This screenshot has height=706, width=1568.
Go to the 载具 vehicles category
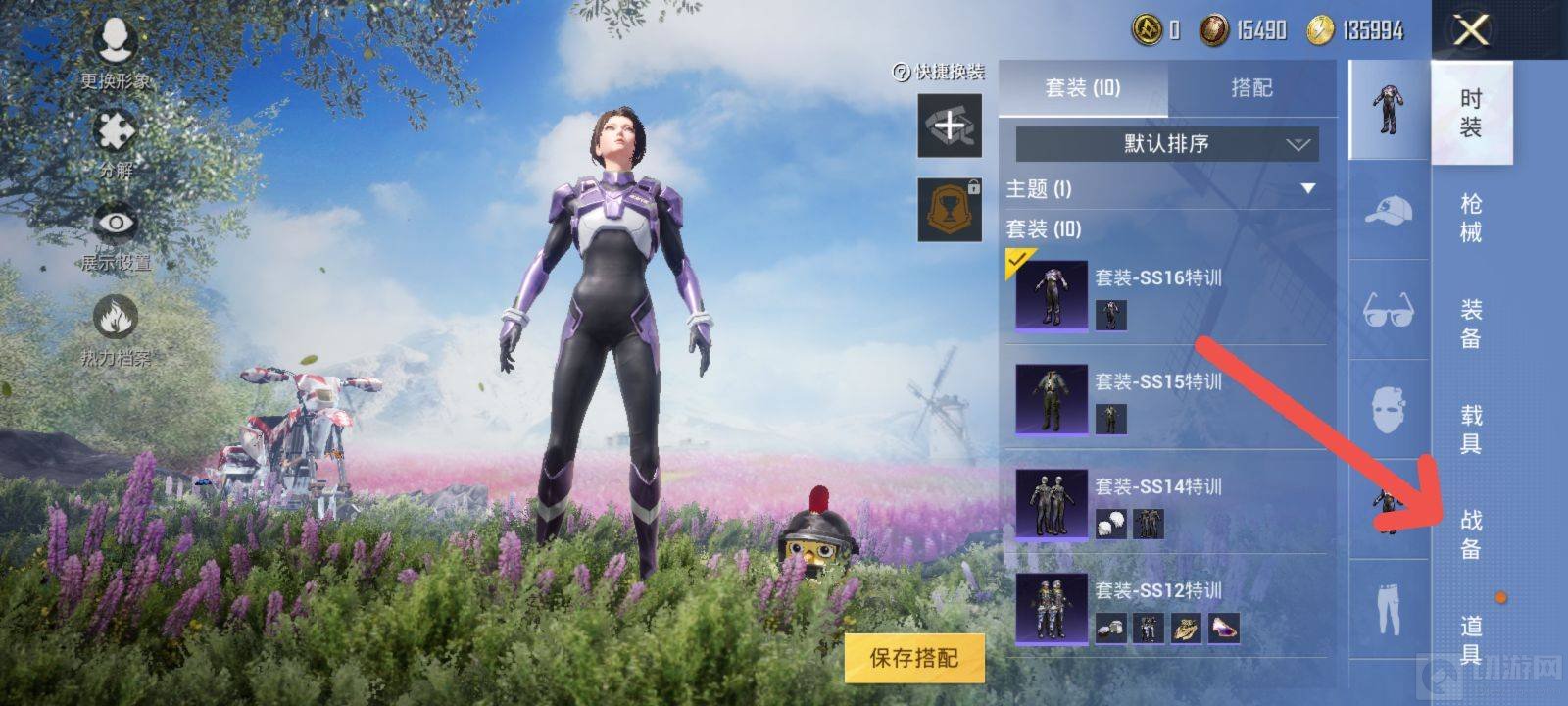pyautogui.click(x=1471, y=429)
